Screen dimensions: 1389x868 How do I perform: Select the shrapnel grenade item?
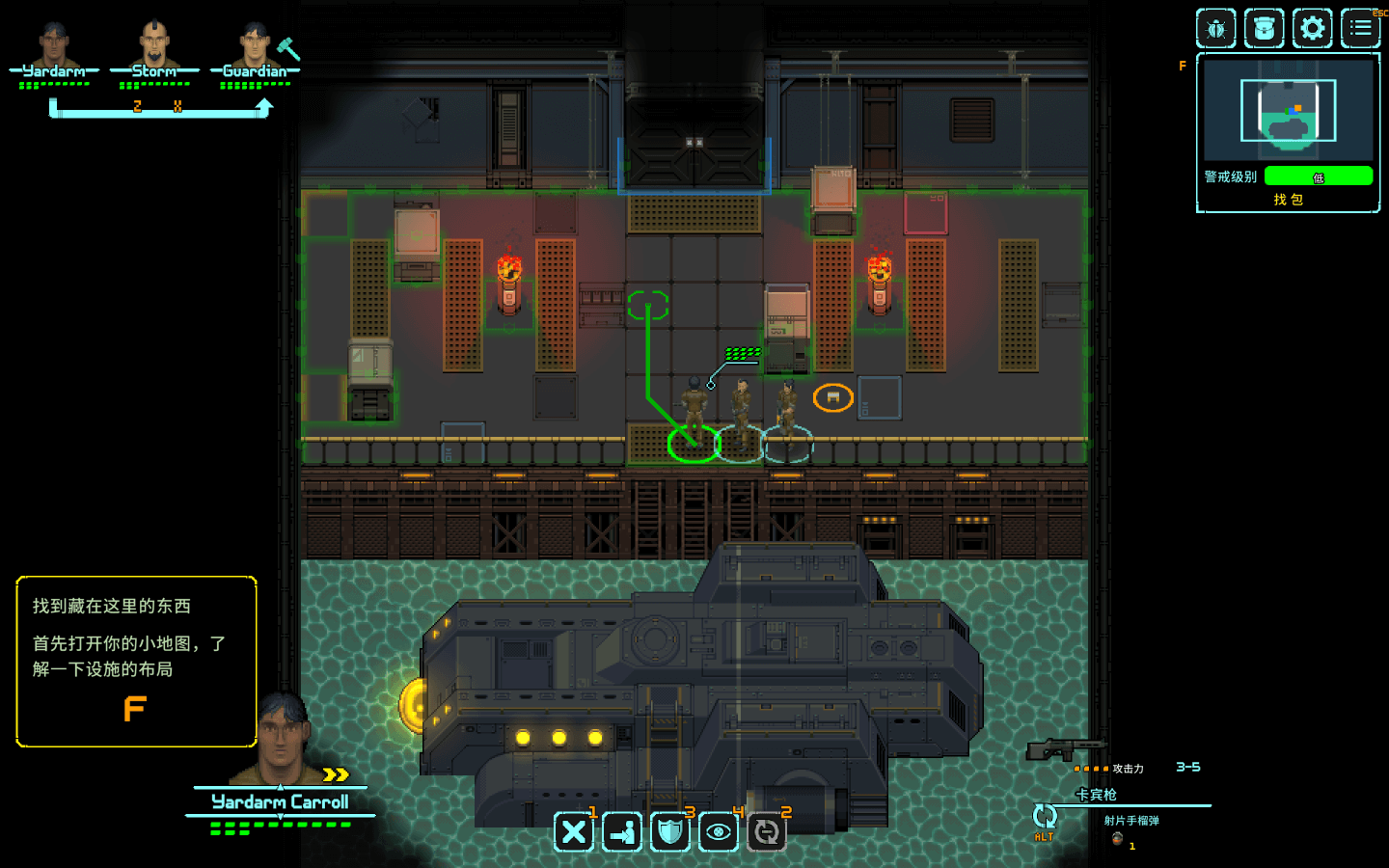point(1117,838)
